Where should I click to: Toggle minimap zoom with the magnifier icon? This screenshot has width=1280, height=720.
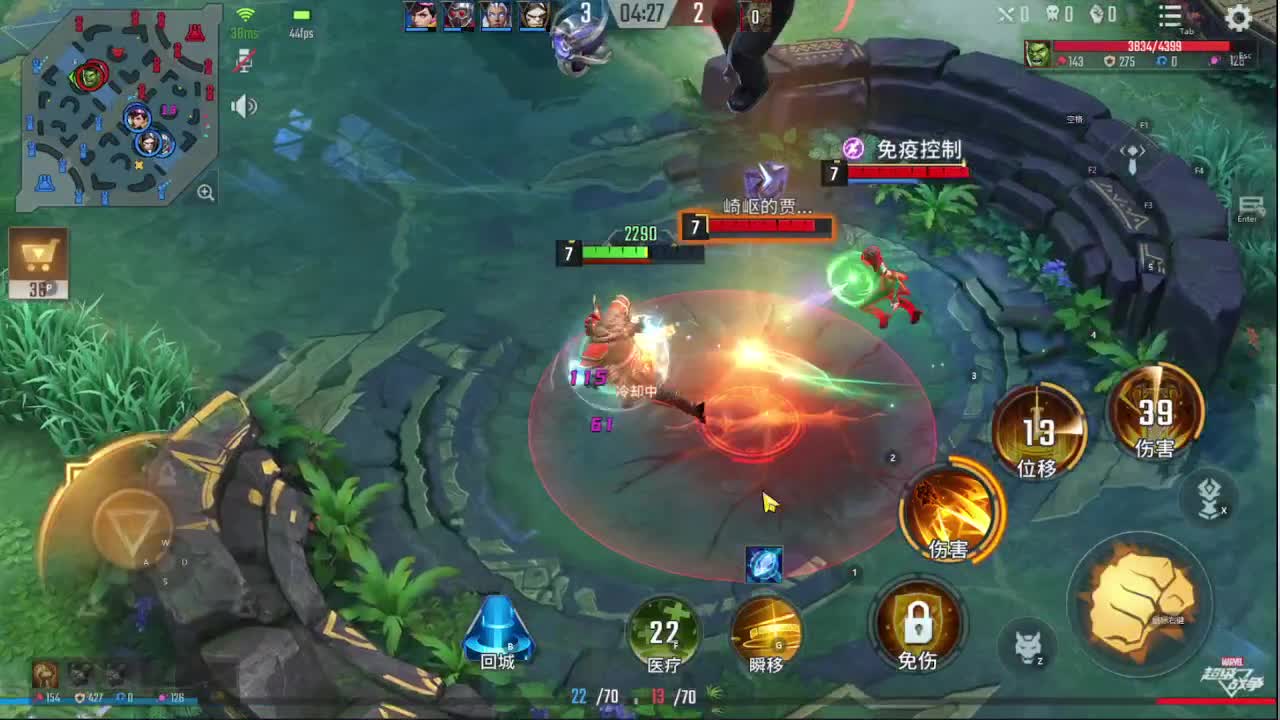pos(205,192)
